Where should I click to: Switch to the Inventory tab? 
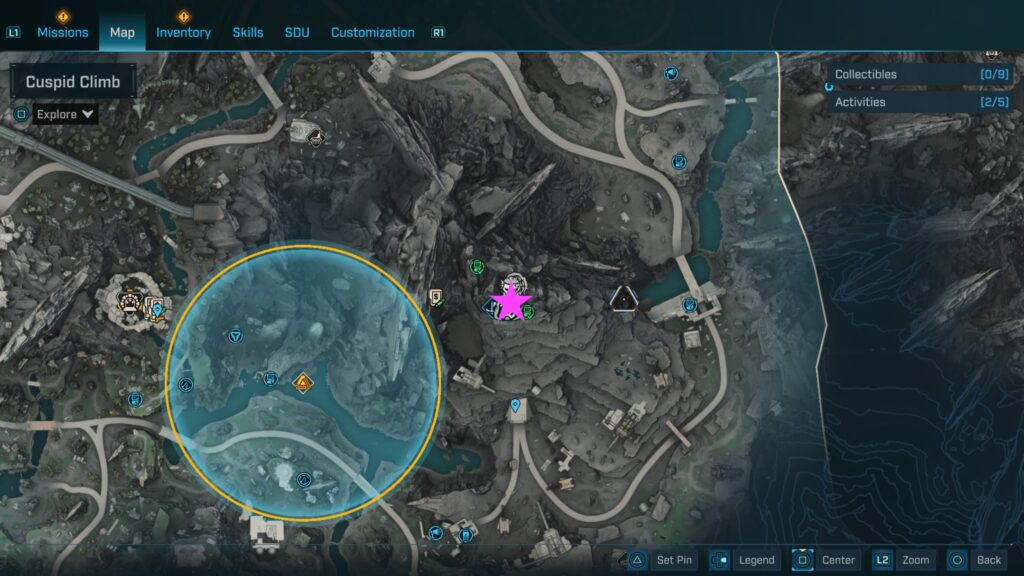183,32
